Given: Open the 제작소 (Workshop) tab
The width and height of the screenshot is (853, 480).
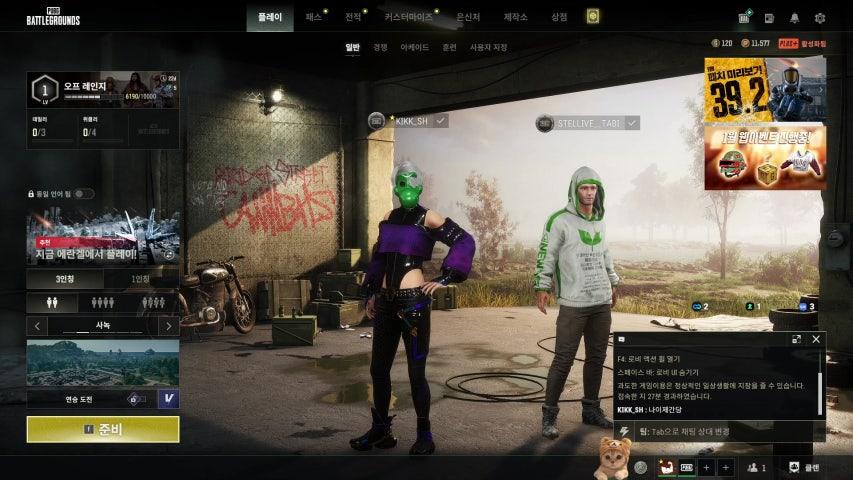Looking at the screenshot, I should [x=515, y=17].
